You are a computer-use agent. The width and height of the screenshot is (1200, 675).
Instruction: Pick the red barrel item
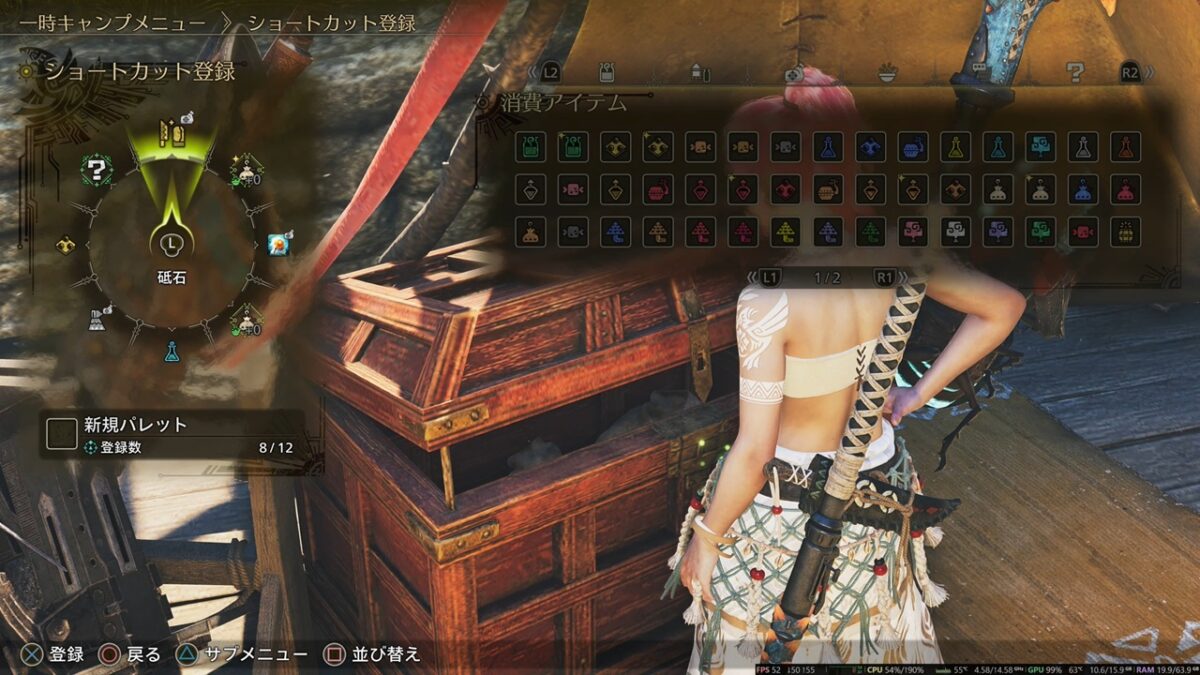coord(657,189)
